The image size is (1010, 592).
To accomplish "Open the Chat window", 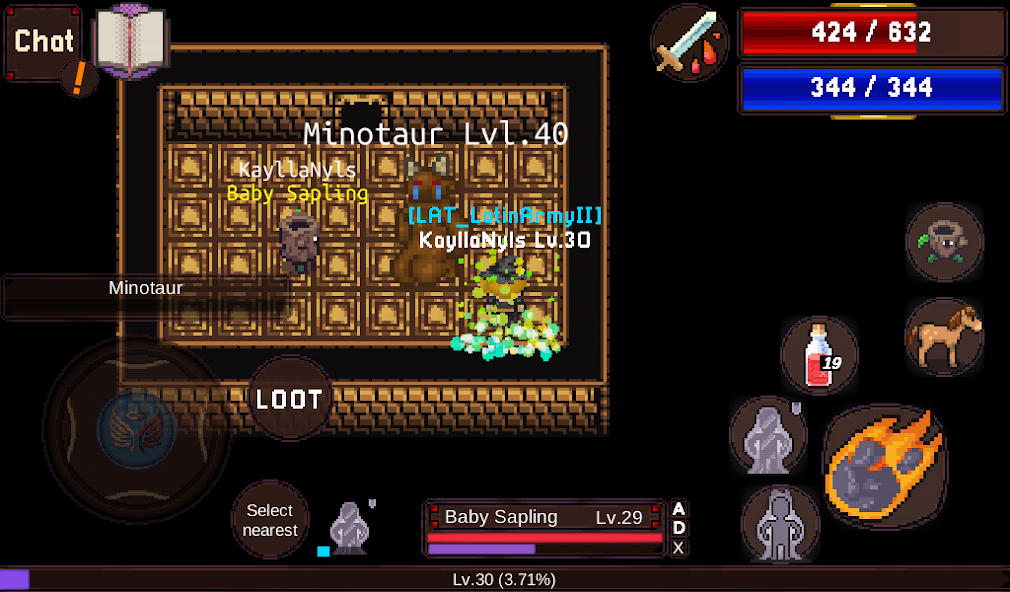I will (44, 42).
